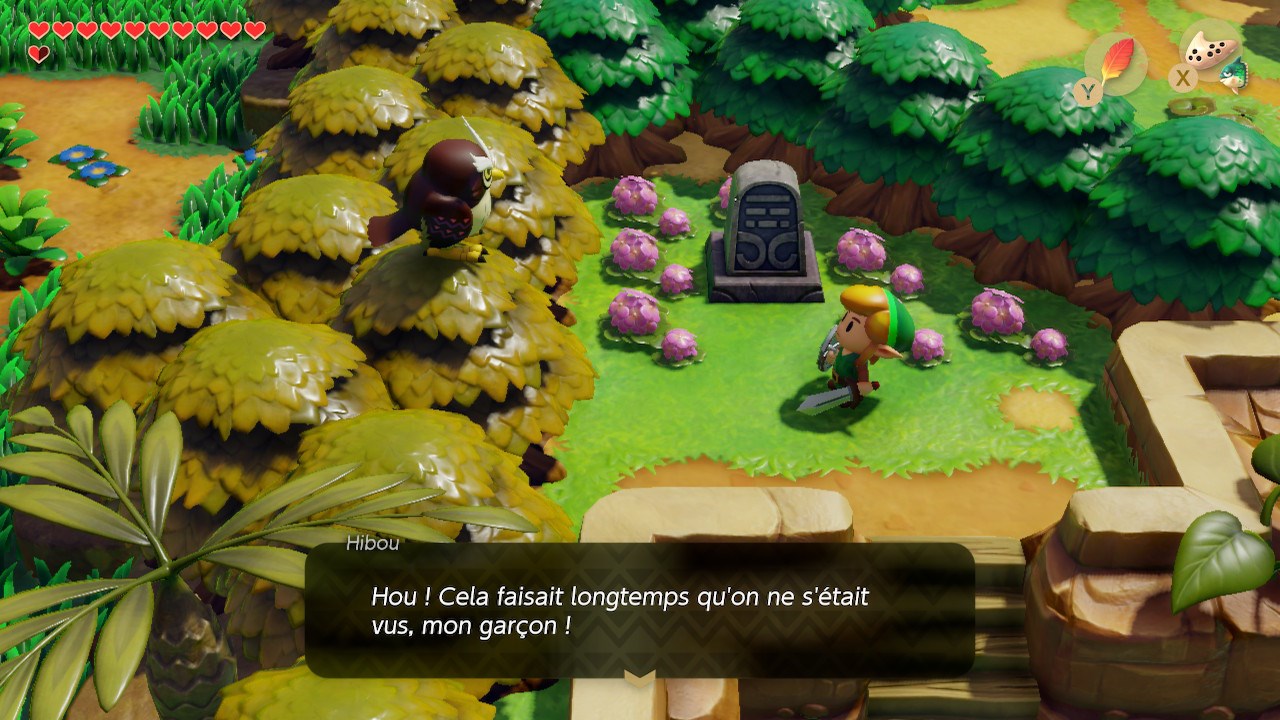The height and width of the screenshot is (720, 1280).
Task: Click the green fish song icon
Action: click(x=1235, y=73)
